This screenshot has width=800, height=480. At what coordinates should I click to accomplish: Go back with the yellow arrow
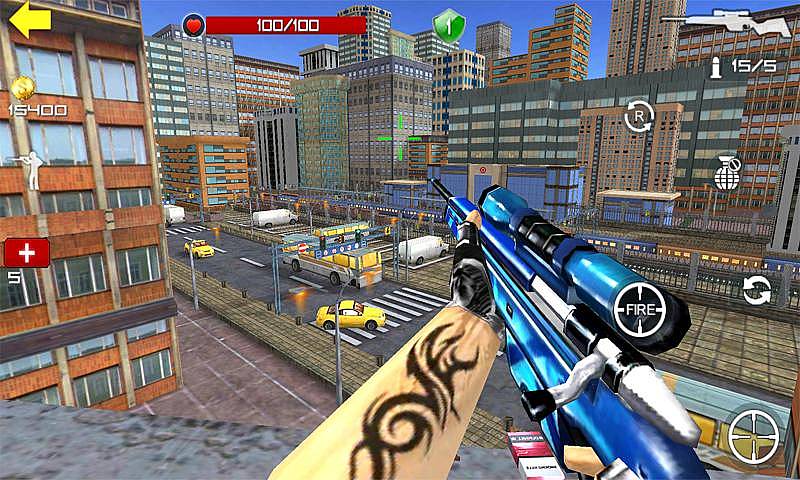pos(29,20)
